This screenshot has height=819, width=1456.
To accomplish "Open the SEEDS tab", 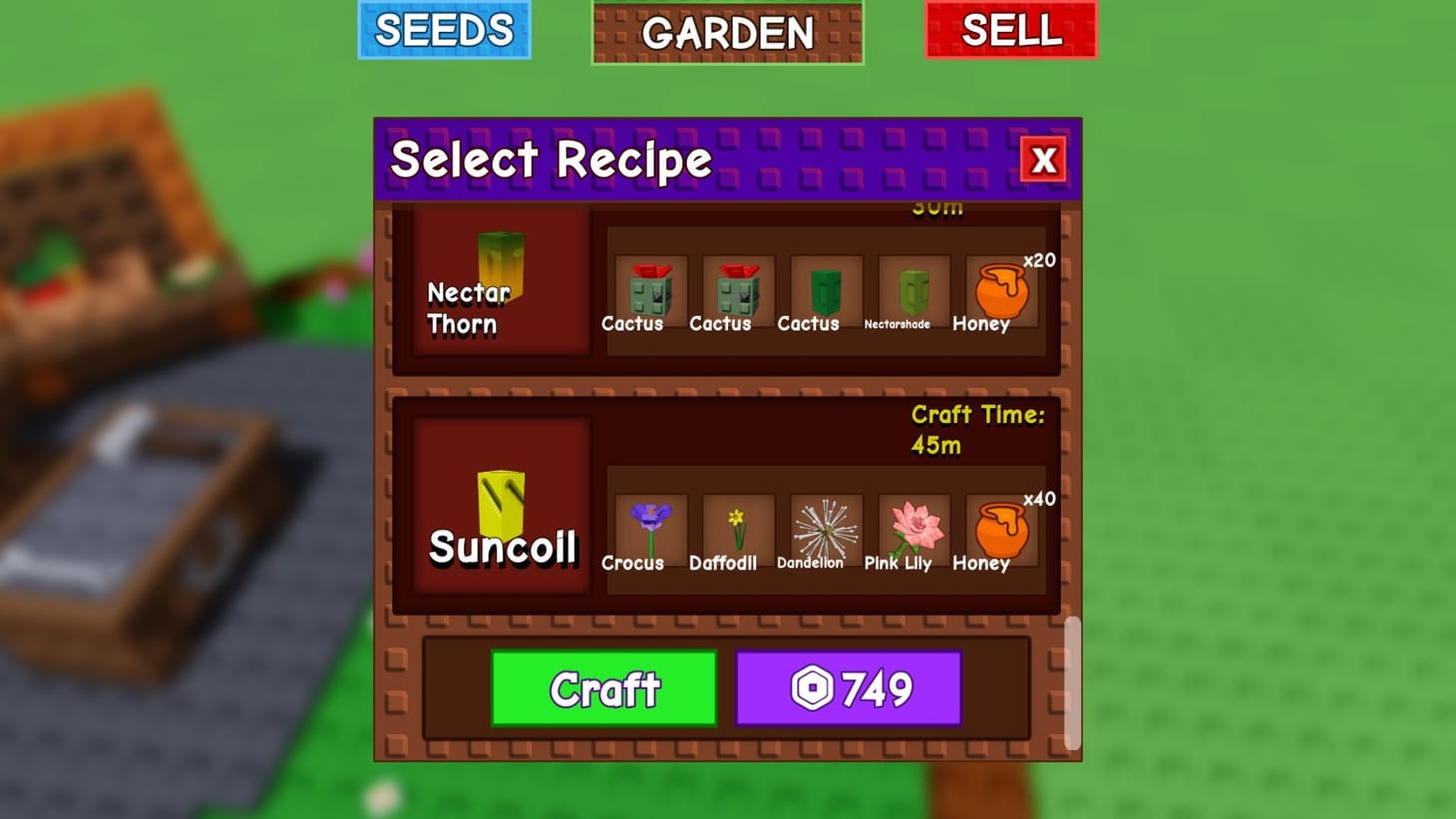I will point(445,31).
